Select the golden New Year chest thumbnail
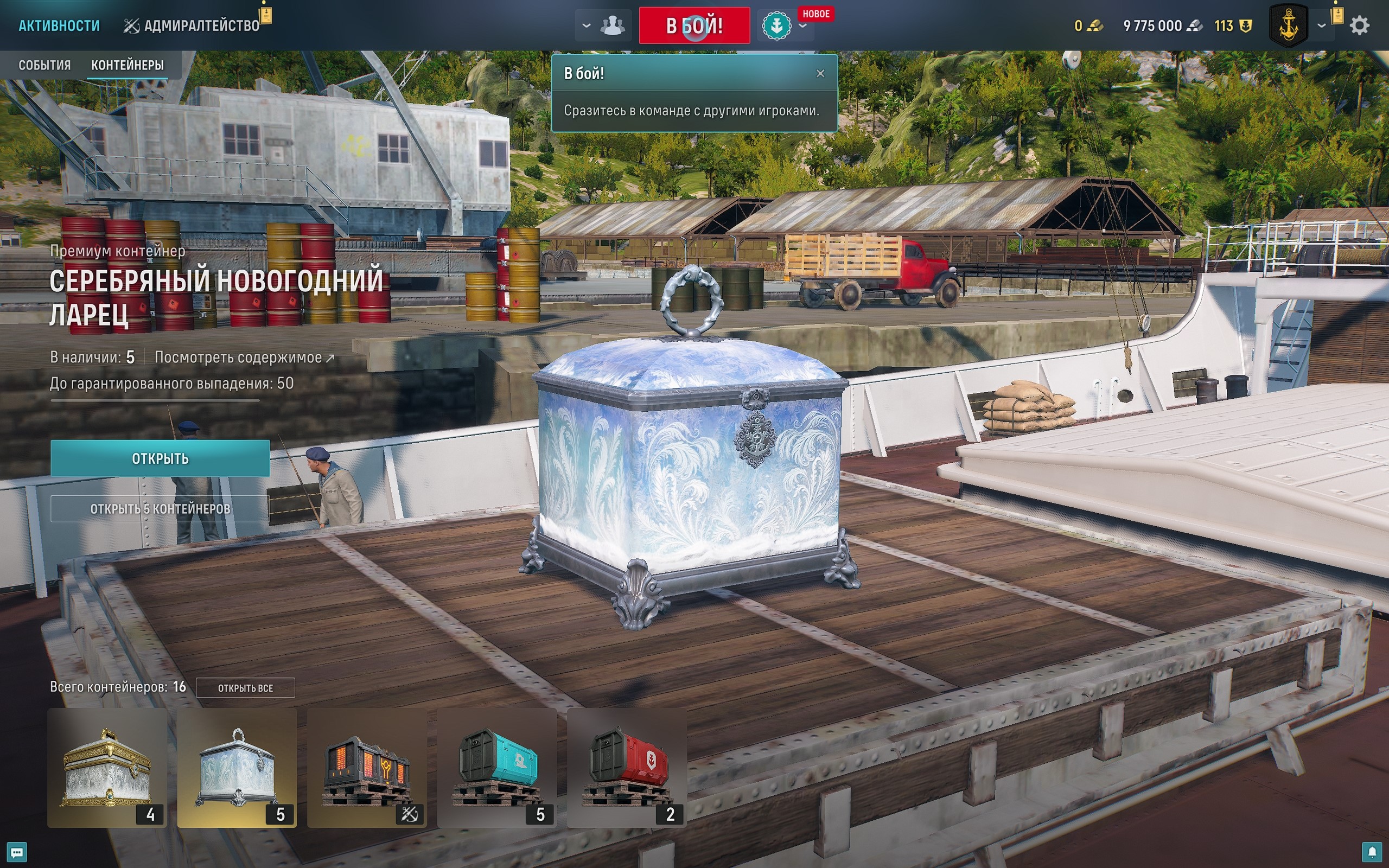This screenshot has width=1389, height=868. click(107, 768)
